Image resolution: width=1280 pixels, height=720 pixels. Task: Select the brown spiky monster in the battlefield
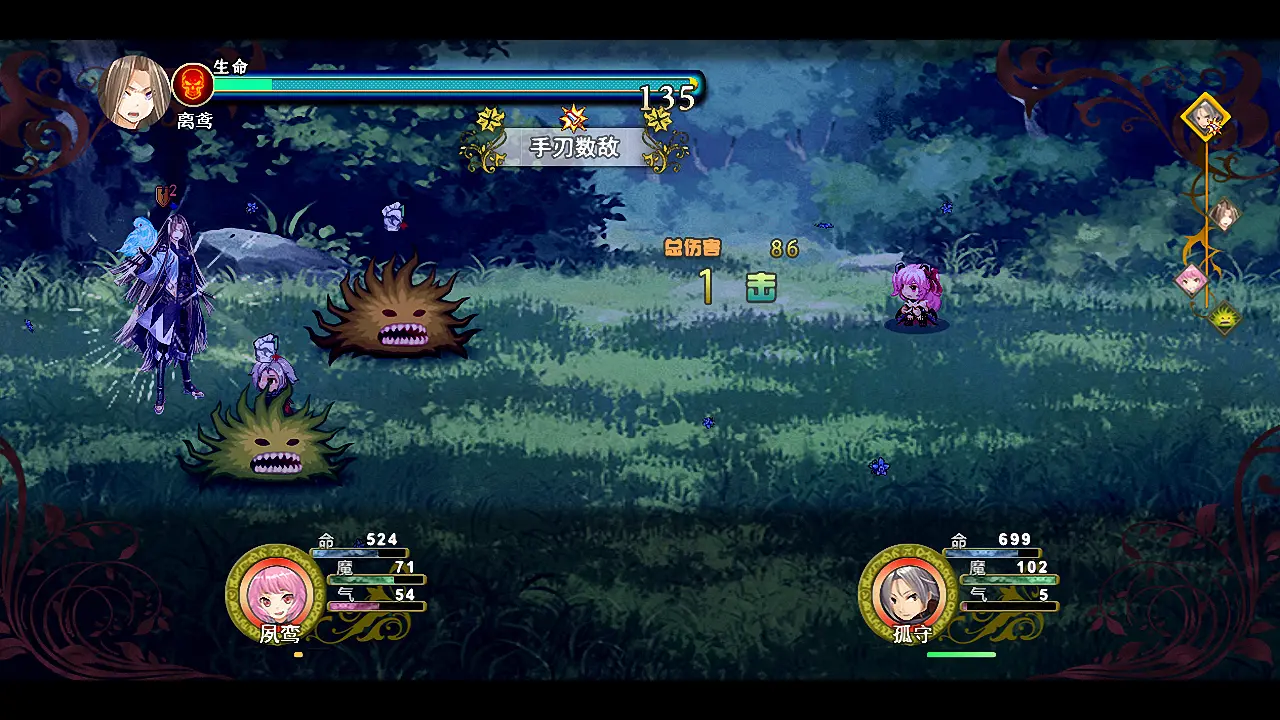(x=397, y=310)
